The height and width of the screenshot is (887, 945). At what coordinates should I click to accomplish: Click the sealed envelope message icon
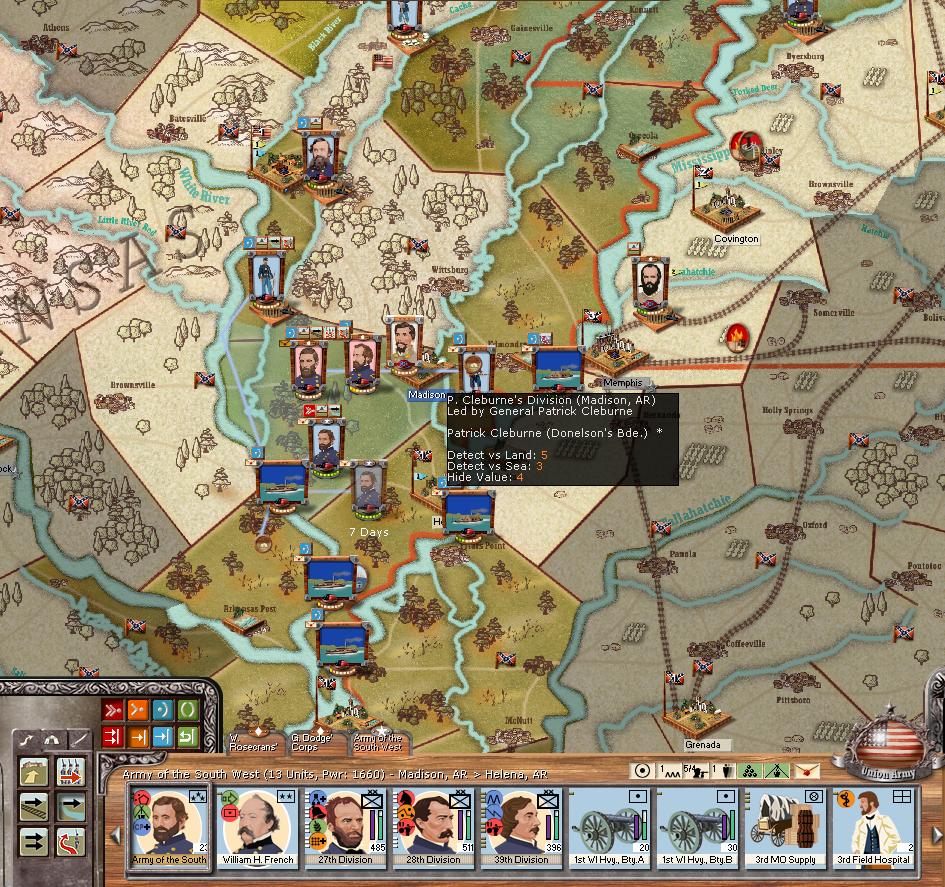tap(807, 771)
